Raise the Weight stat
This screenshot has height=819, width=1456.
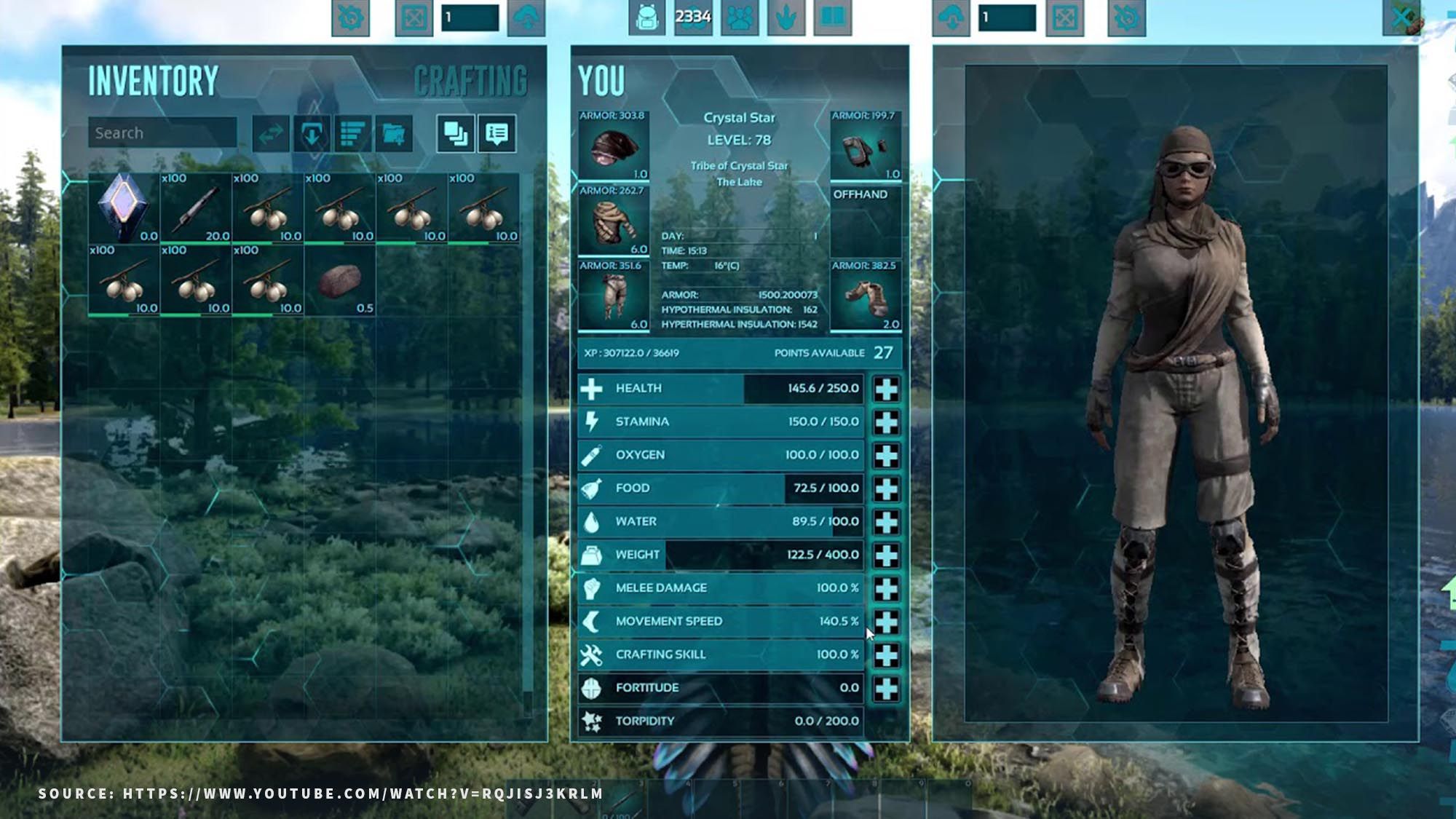pyautogui.click(x=886, y=555)
